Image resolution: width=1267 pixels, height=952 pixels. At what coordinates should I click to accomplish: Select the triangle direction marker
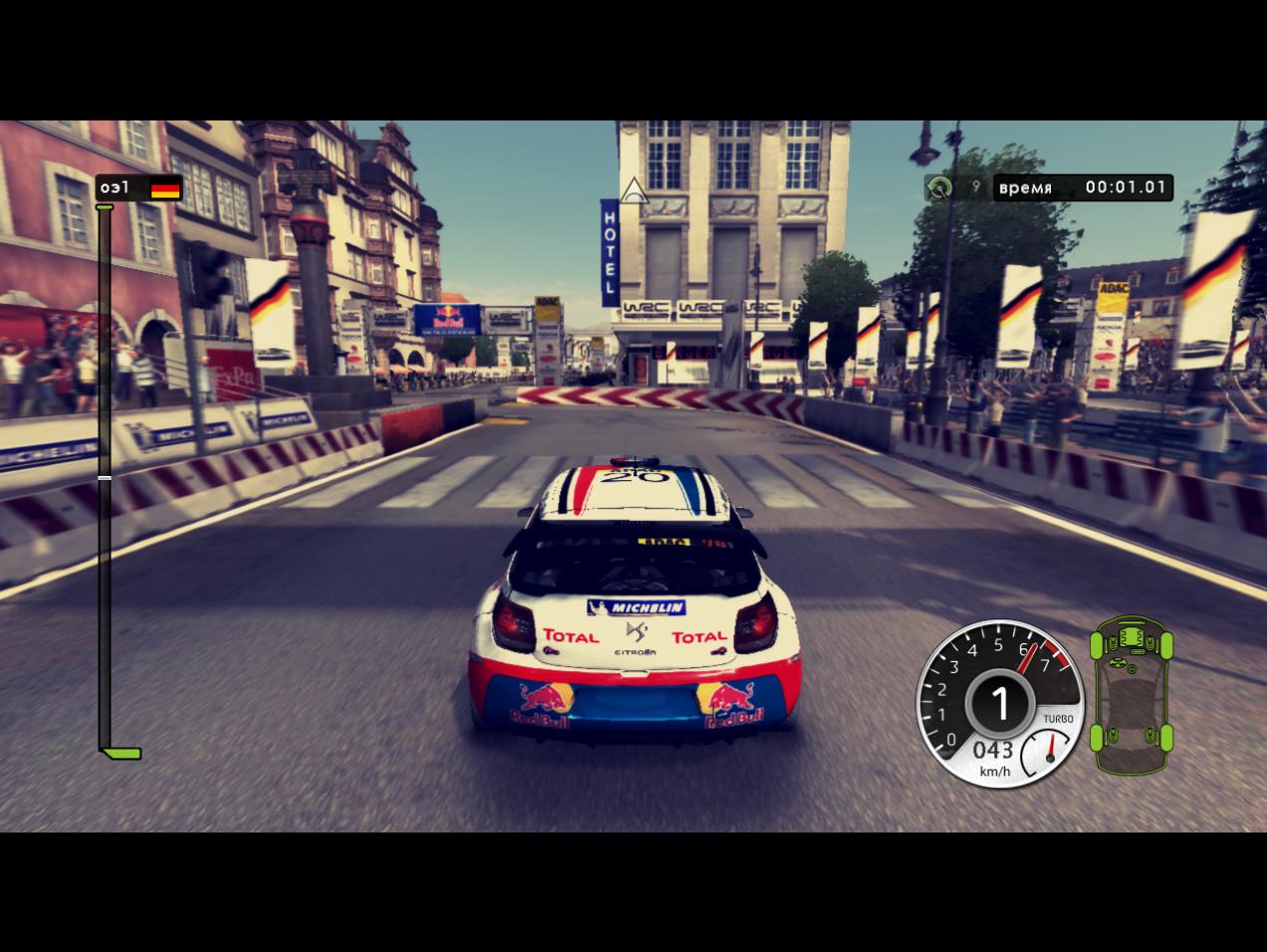[633, 189]
